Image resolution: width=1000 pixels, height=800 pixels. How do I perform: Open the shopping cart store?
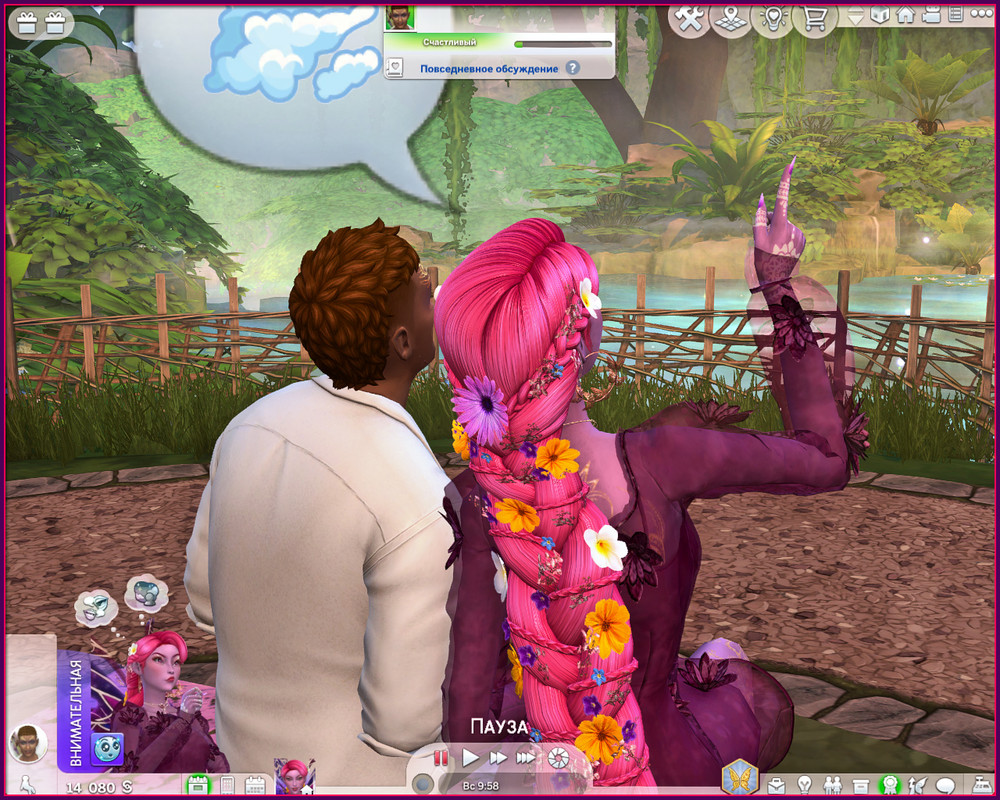(x=814, y=18)
